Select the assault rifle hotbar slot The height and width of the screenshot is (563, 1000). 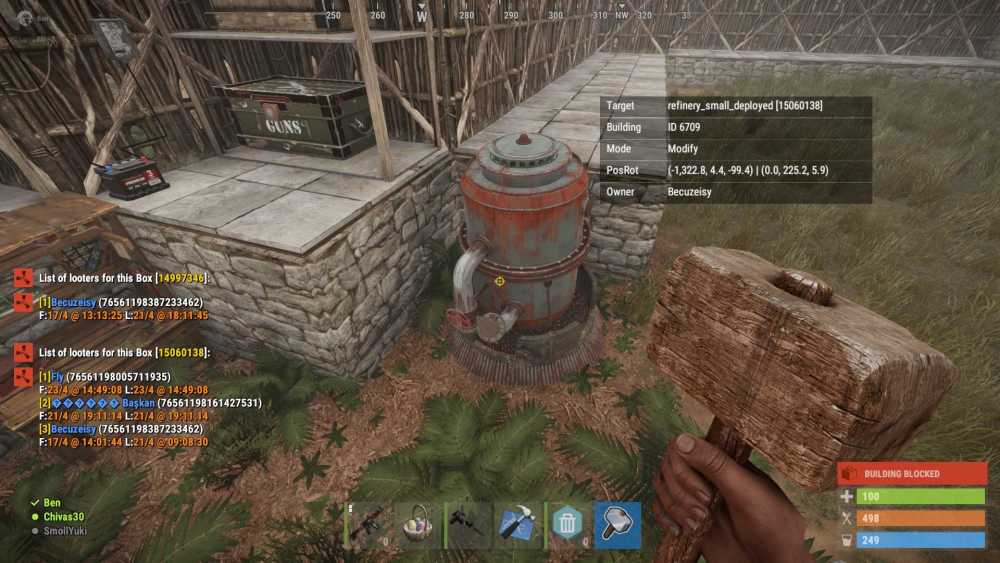370,525
